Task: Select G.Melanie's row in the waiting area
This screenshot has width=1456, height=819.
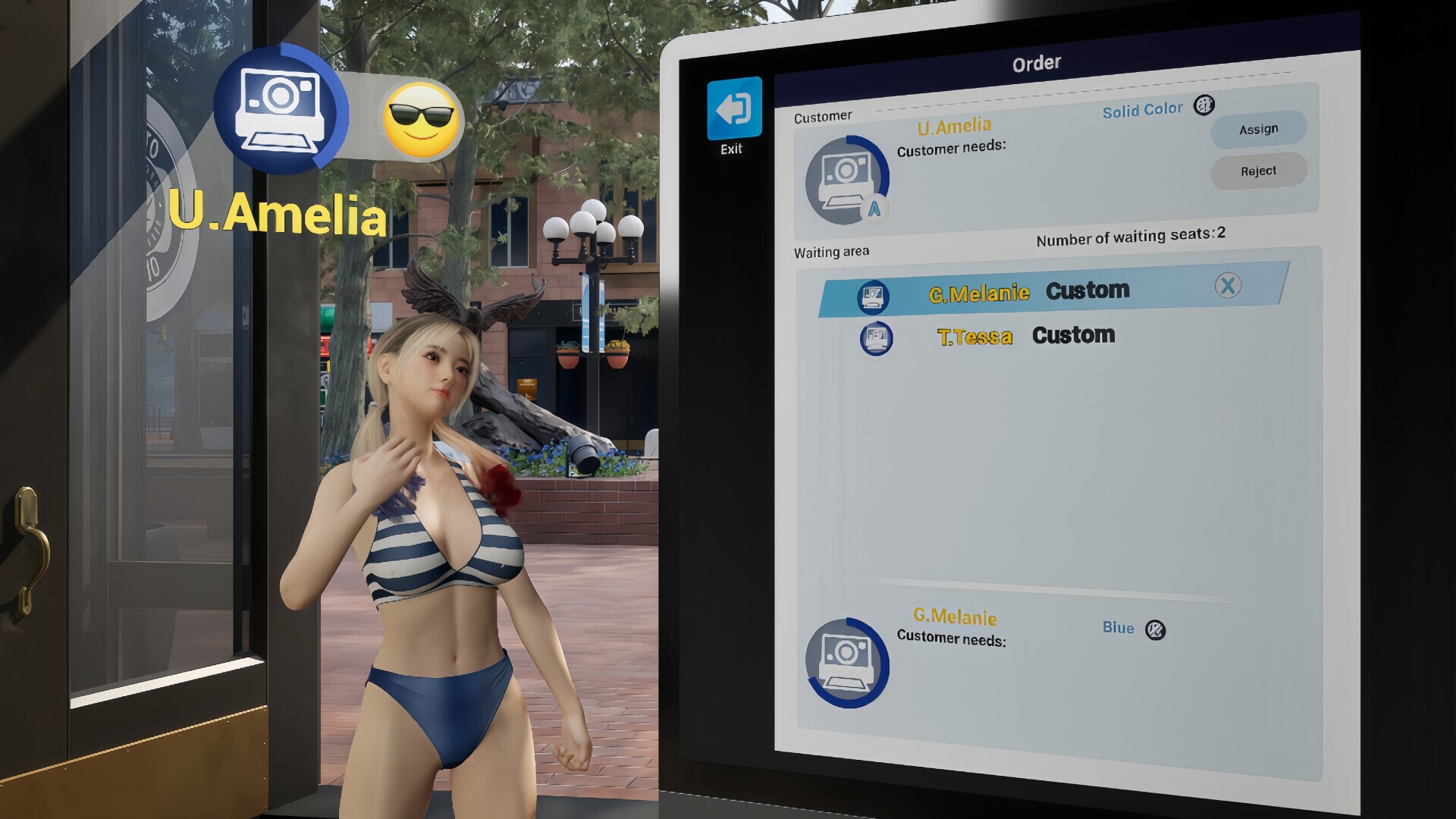Action: [x=1046, y=291]
